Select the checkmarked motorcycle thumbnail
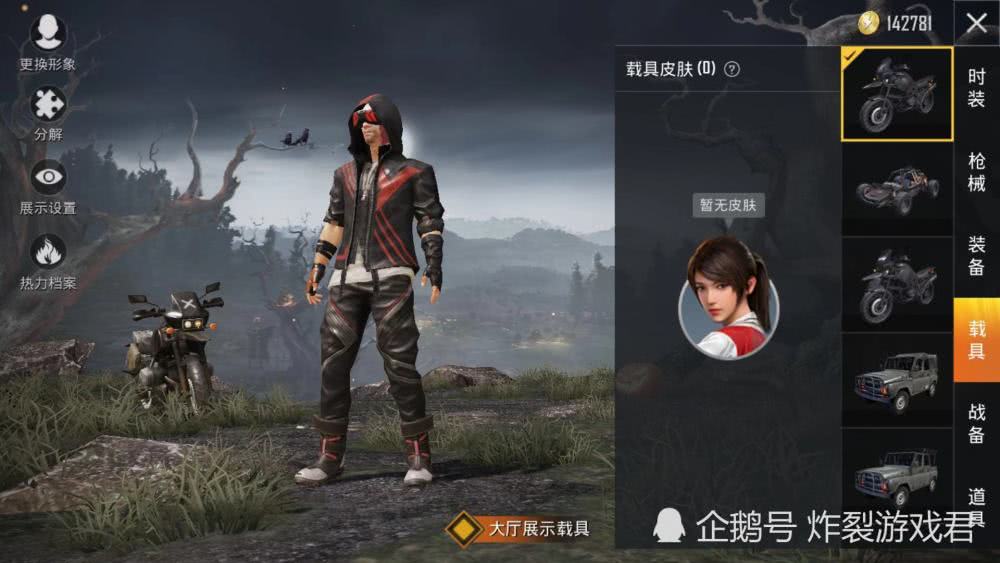 coord(897,94)
